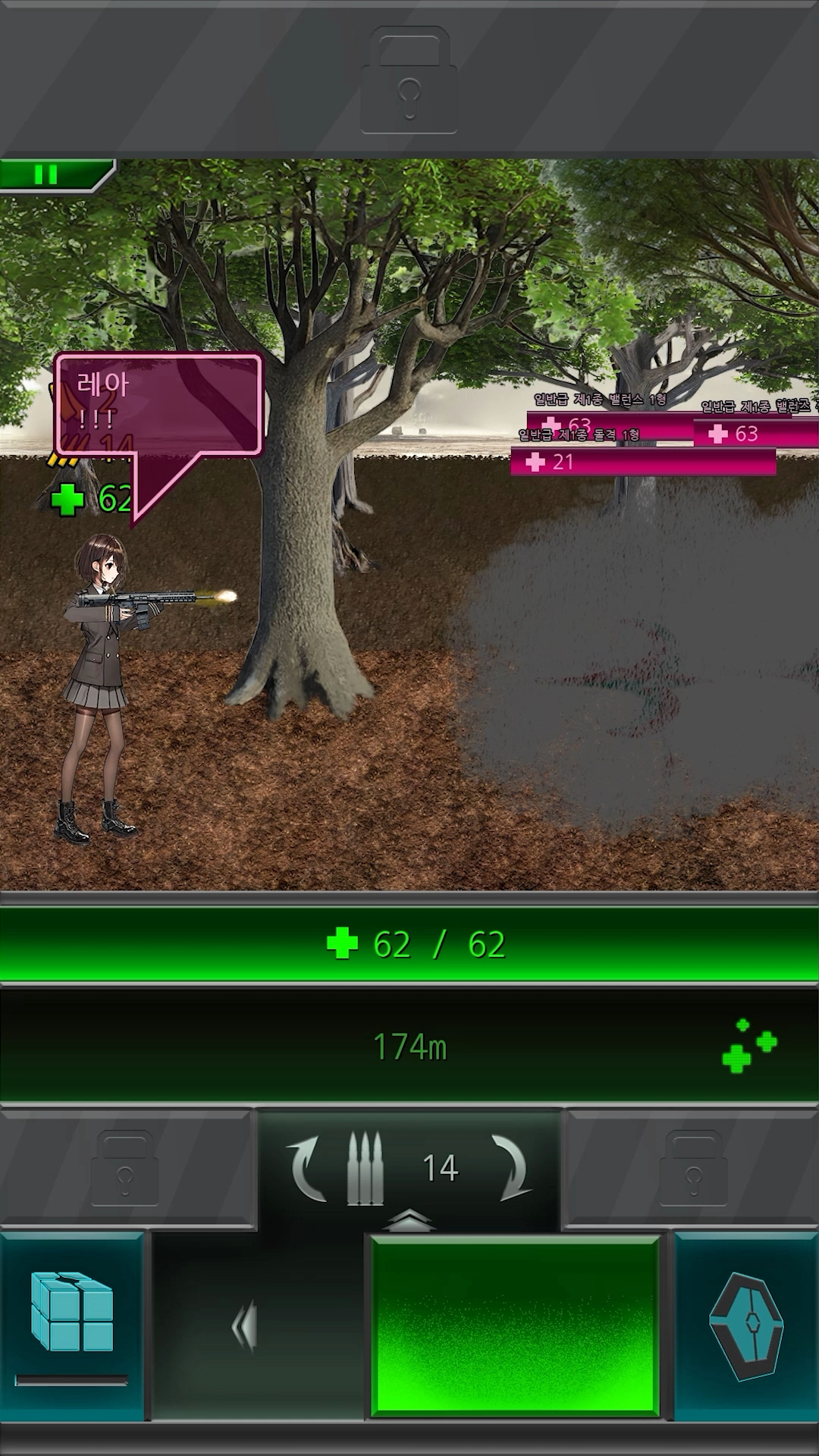
Task: Open the cyan cube inventory button
Action: point(72,1313)
